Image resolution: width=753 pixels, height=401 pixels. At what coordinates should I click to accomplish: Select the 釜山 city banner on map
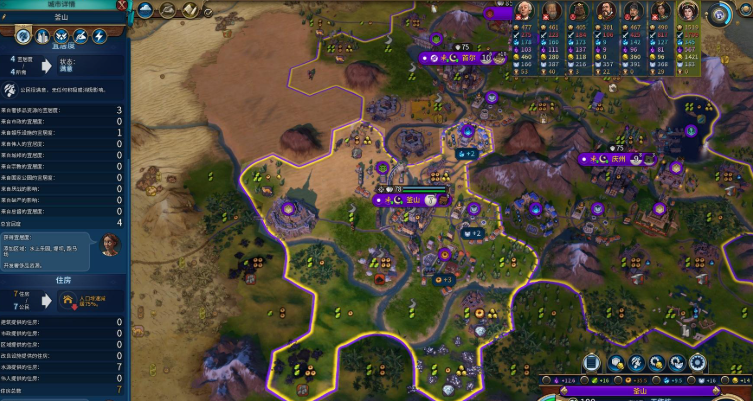(x=412, y=199)
